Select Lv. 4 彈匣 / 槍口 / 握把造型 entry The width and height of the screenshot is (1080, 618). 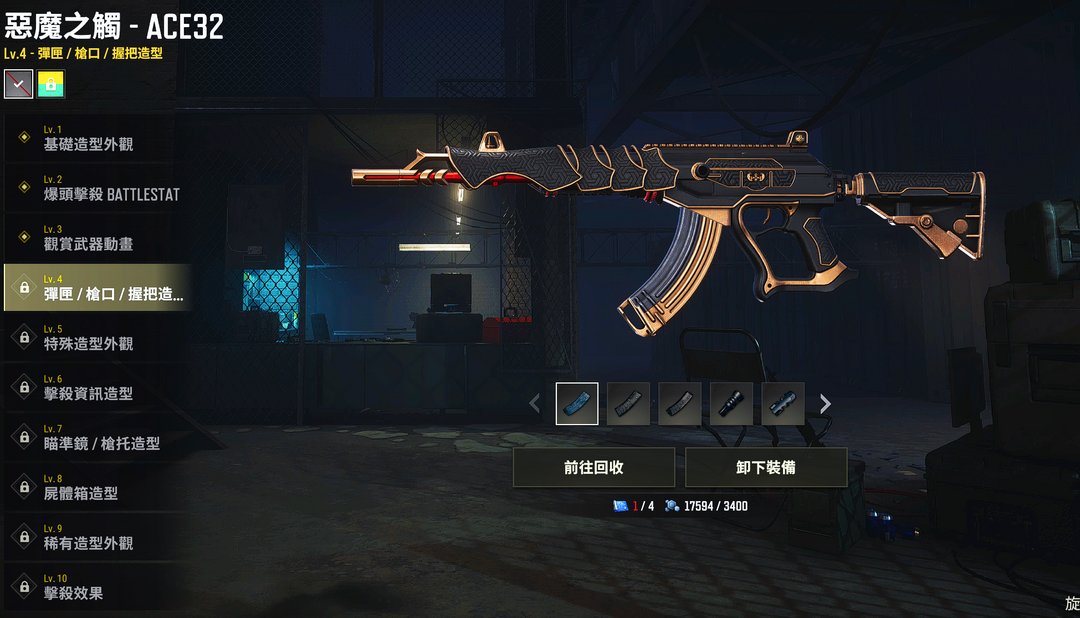click(95, 288)
